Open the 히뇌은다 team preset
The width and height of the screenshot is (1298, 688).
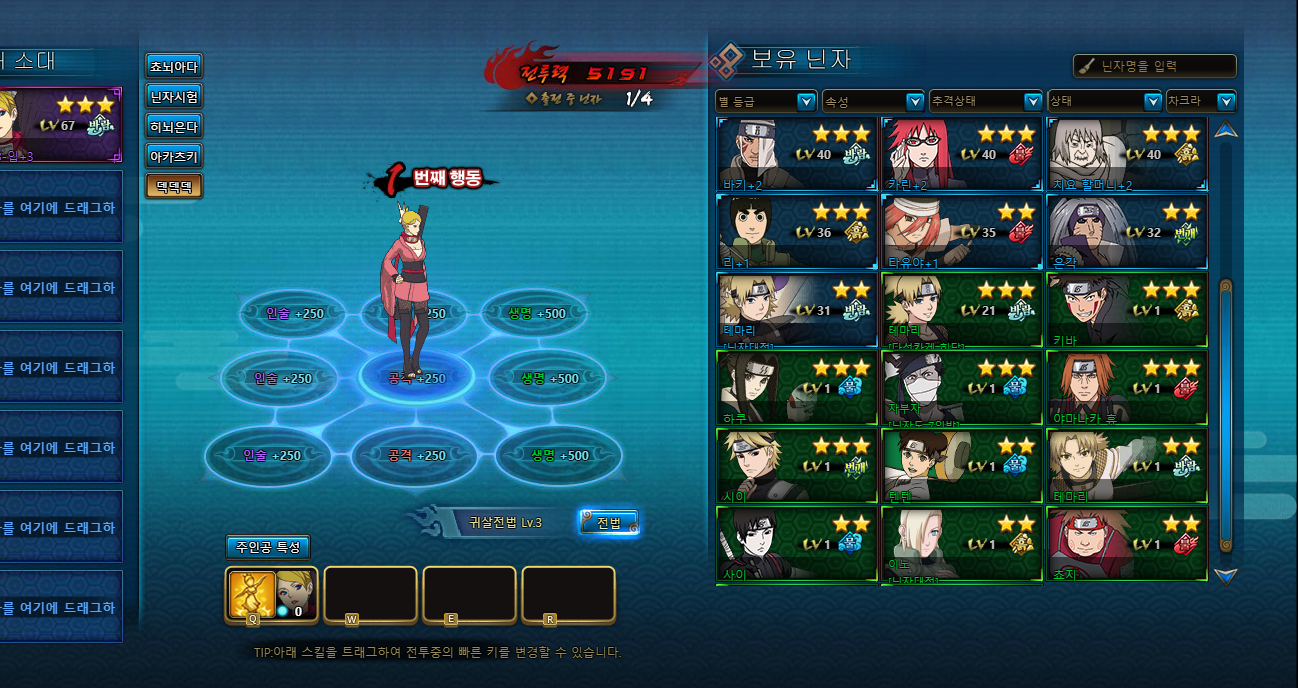[x=174, y=127]
